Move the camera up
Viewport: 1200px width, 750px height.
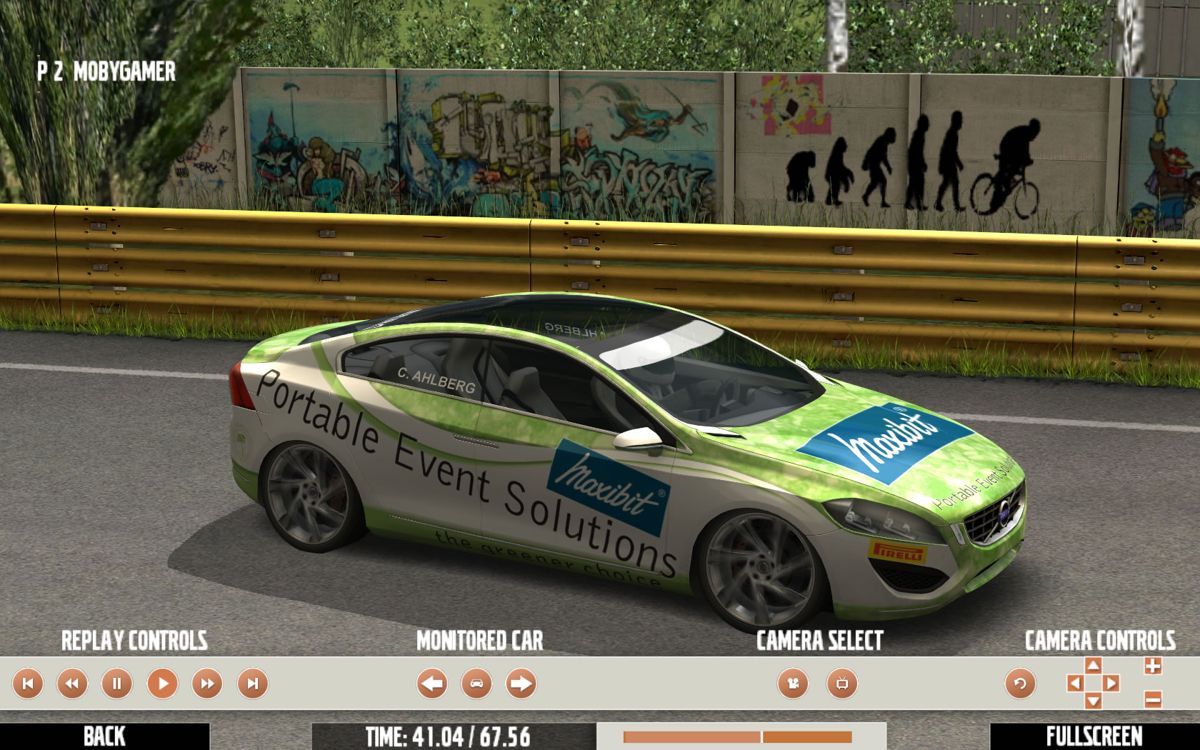point(1093,665)
